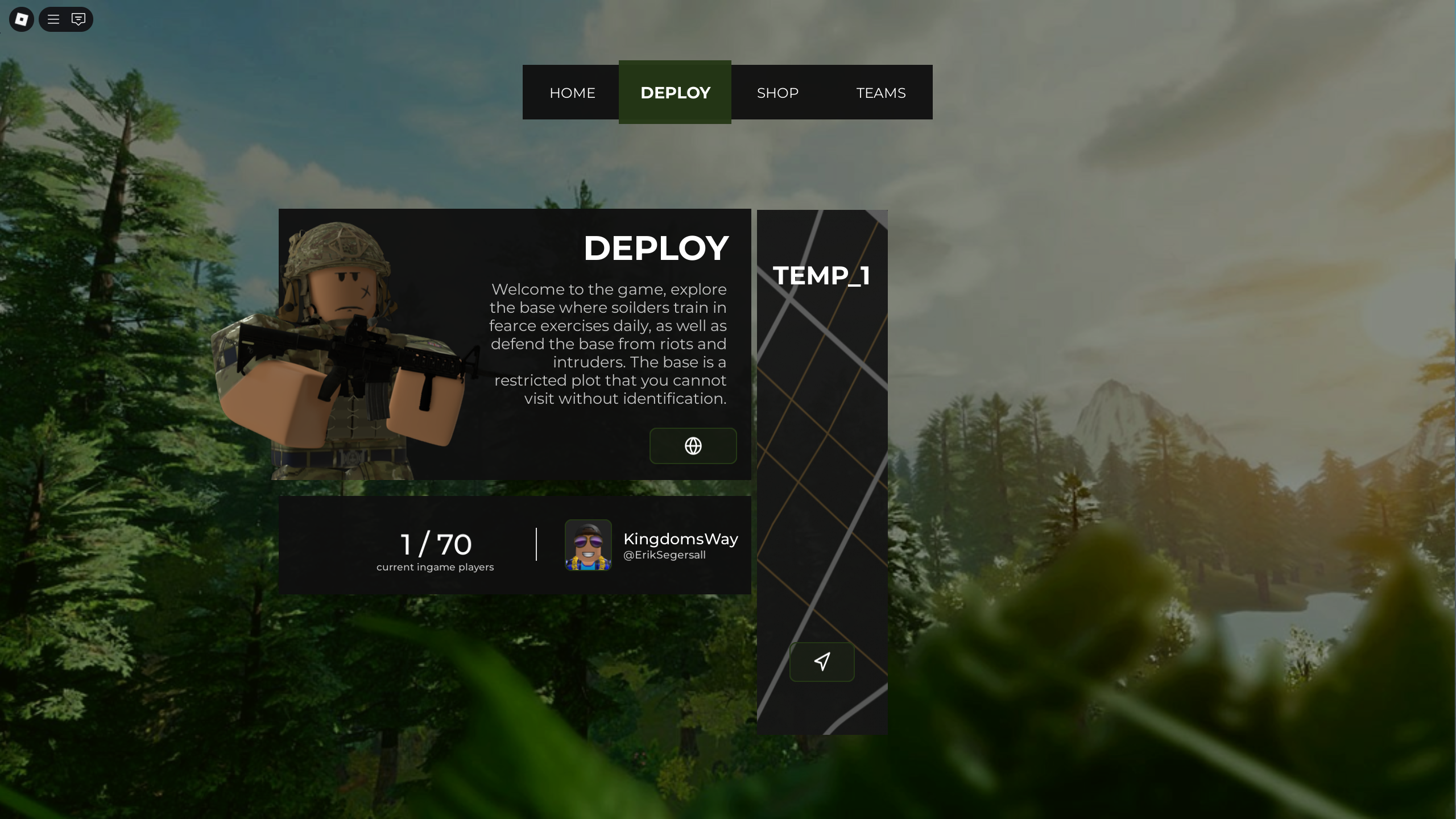Click the @ErikSegersall username
The width and height of the screenshot is (1456, 819).
point(664,555)
